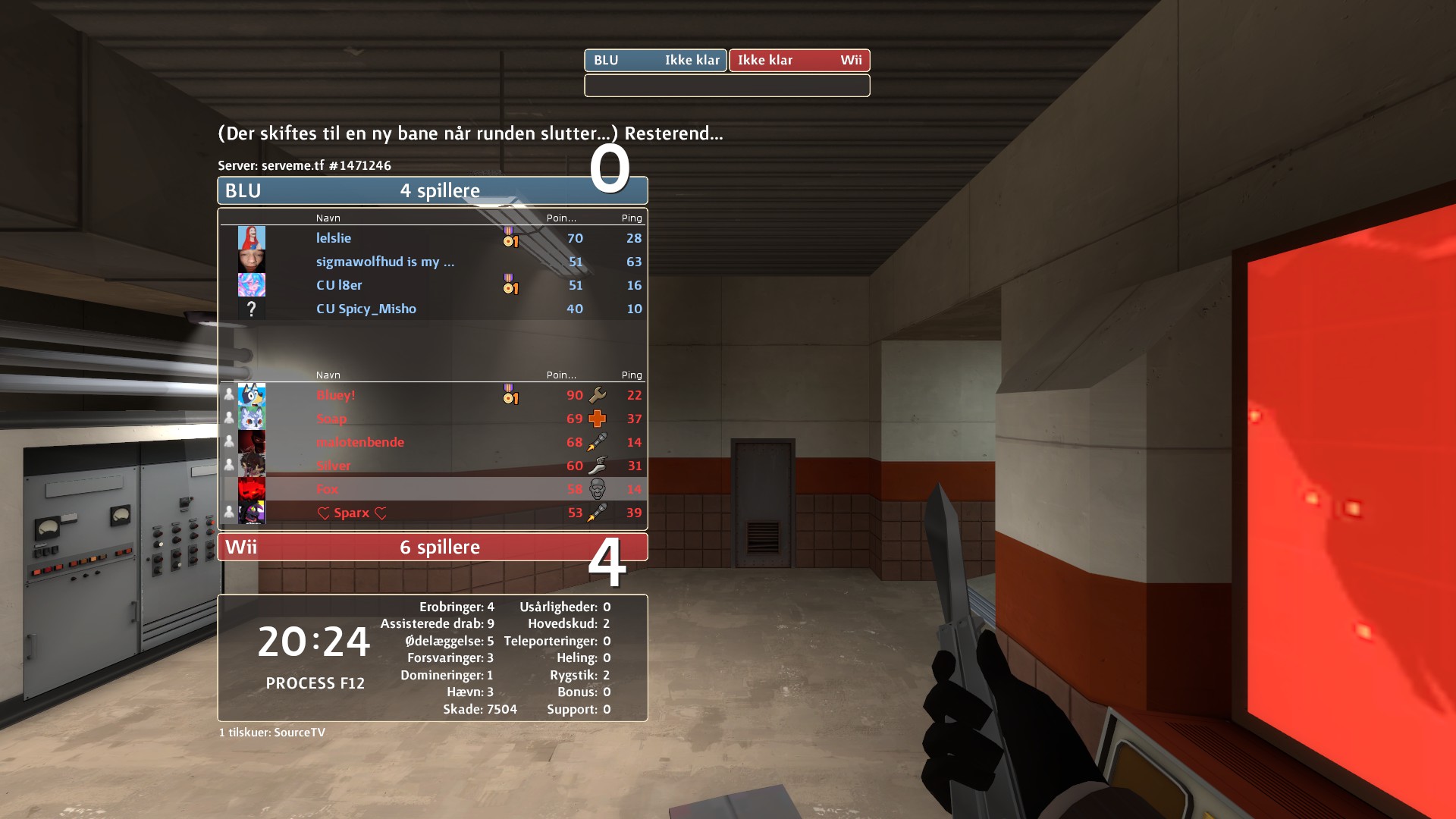
Task: Open lelslie's red-haired avatar thumbnail
Action: pyautogui.click(x=252, y=238)
